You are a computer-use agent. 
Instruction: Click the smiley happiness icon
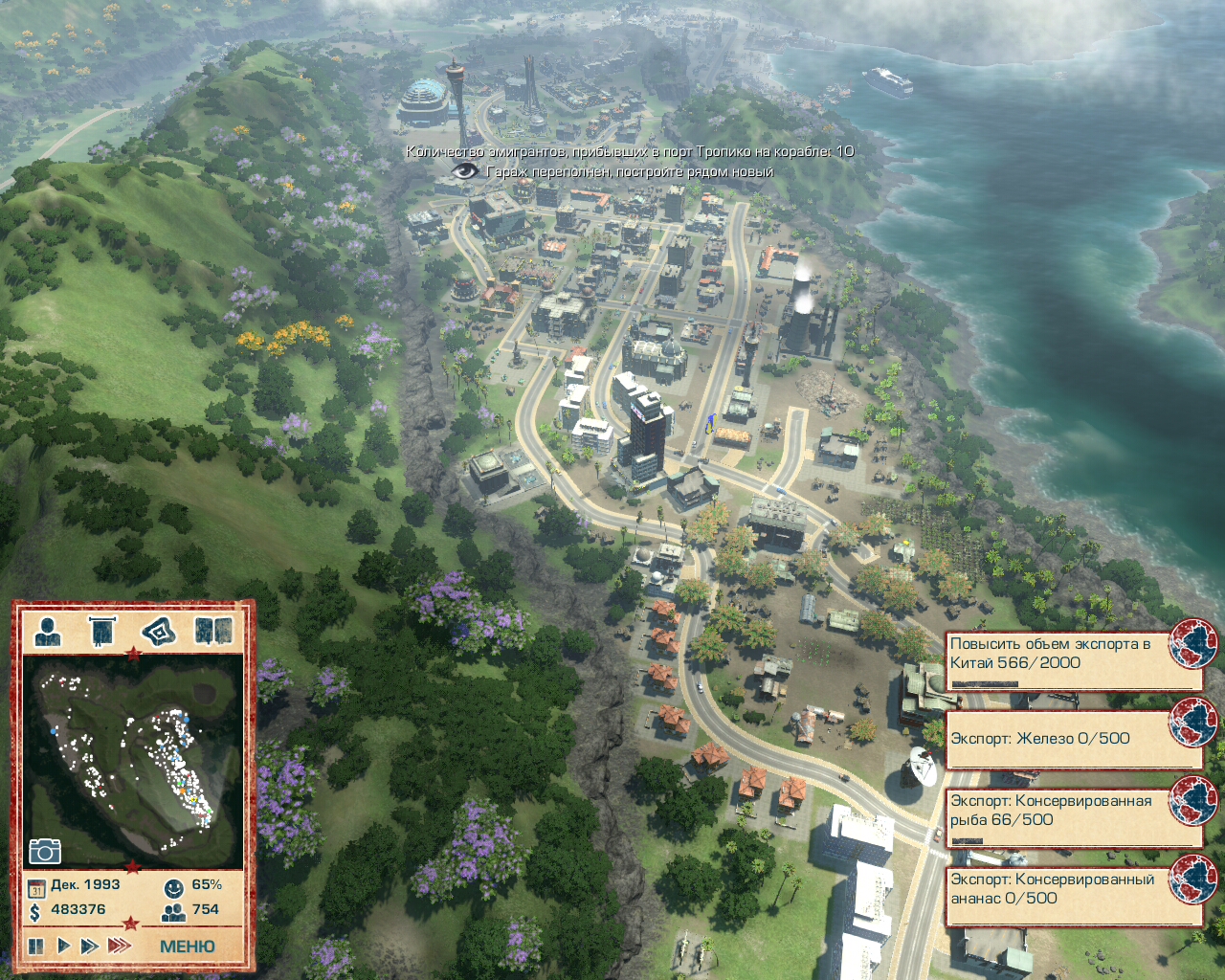tap(173, 887)
